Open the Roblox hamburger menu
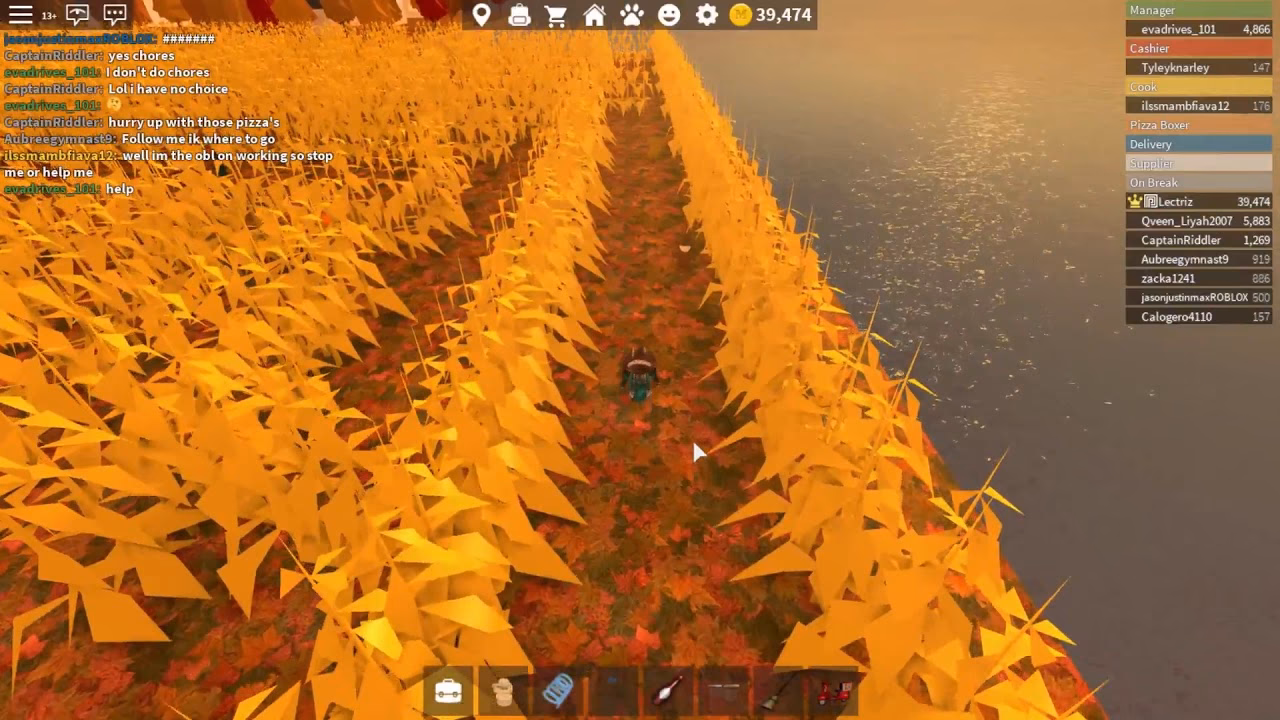The height and width of the screenshot is (720, 1280). [x=20, y=15]
